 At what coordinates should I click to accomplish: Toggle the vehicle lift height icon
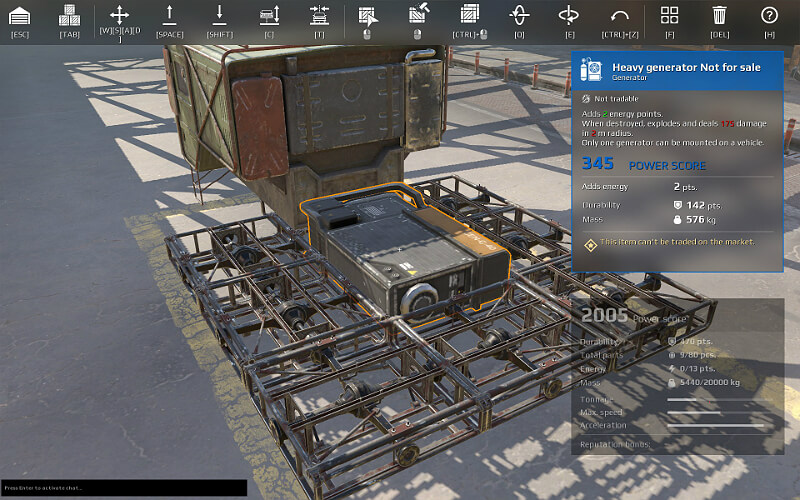[x=269, y=15]
